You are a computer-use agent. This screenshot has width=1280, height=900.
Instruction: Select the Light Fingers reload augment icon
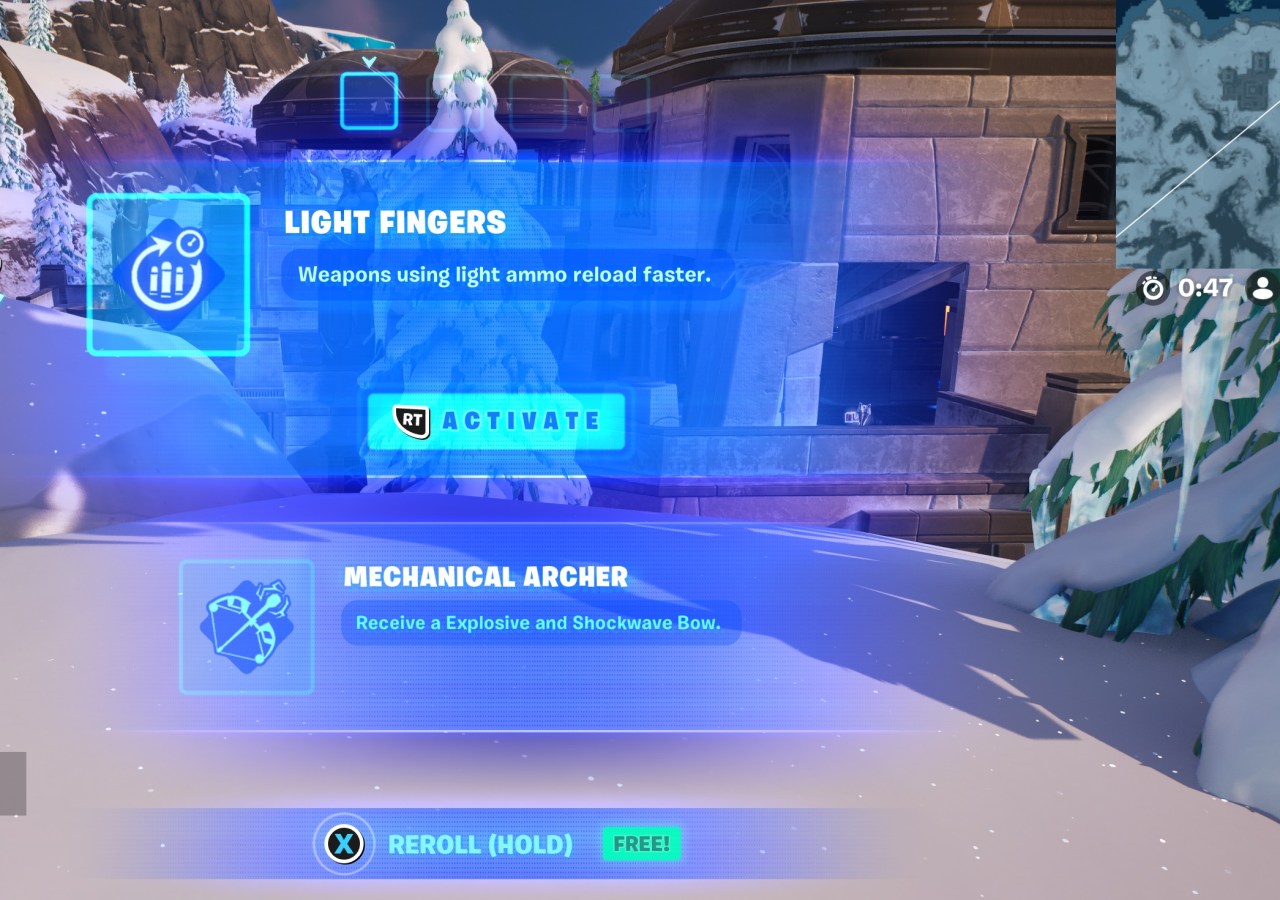pyautogui.click(x=167, y=277)
